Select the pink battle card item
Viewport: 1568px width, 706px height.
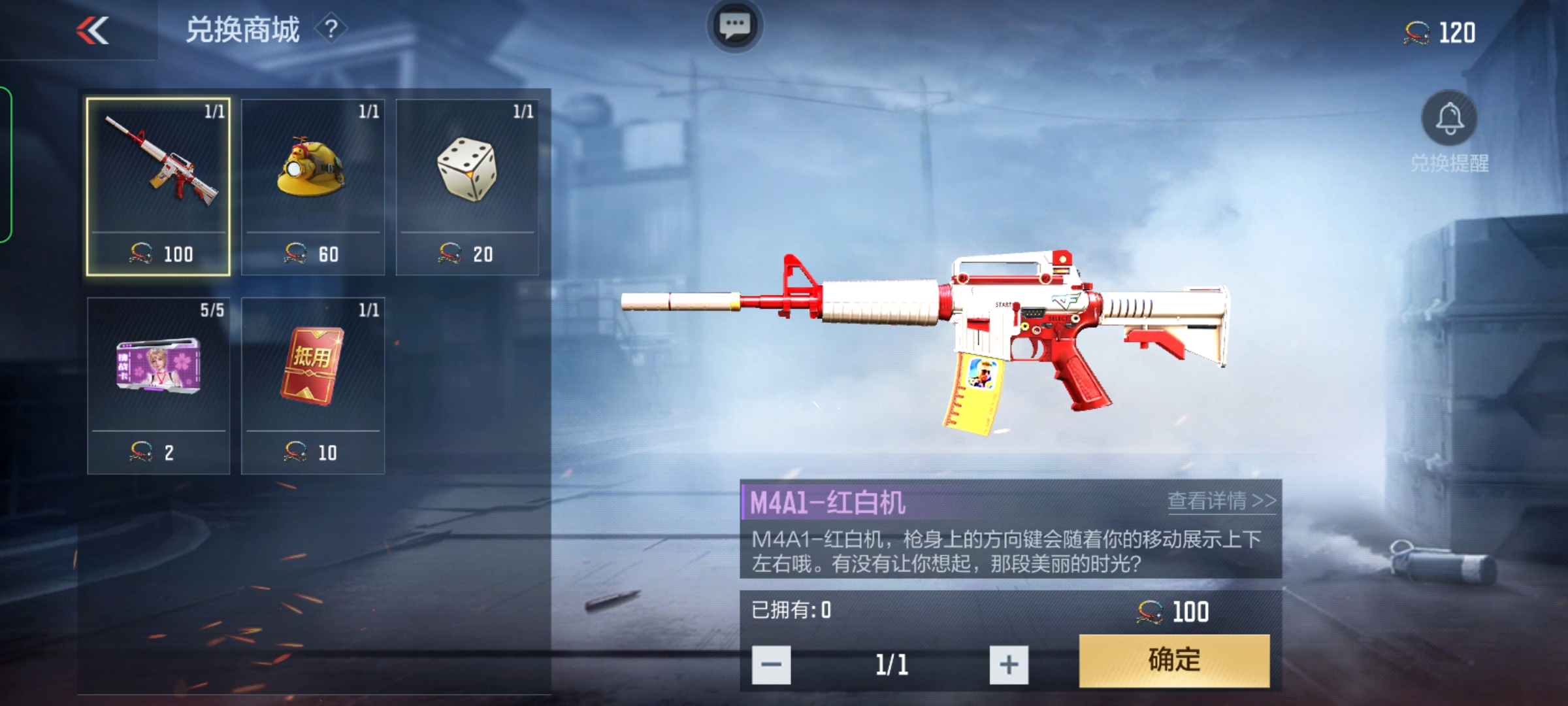pyautogui.click(x=158, y=386)
